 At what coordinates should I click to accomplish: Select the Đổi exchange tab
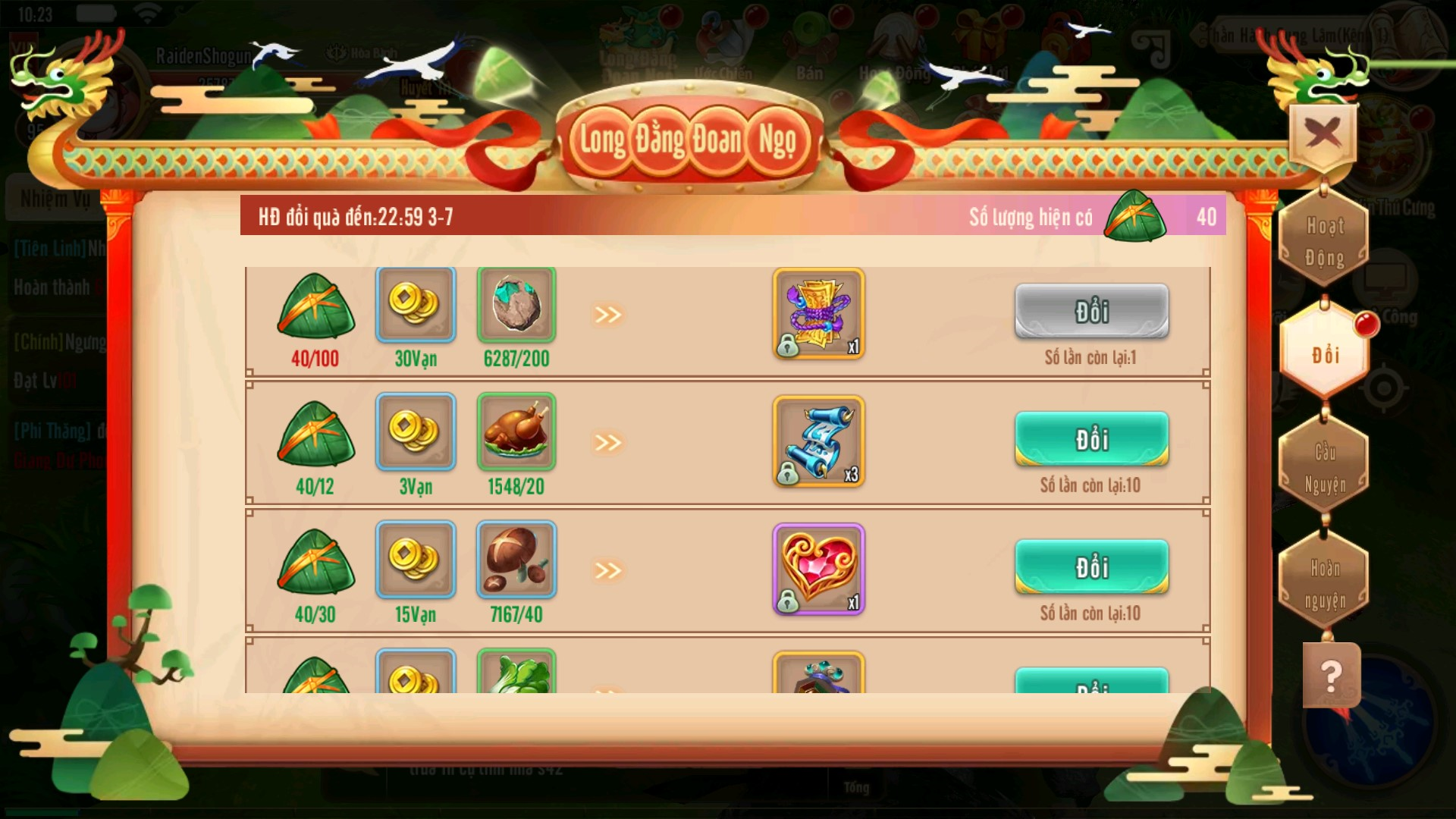[1325, 354]
